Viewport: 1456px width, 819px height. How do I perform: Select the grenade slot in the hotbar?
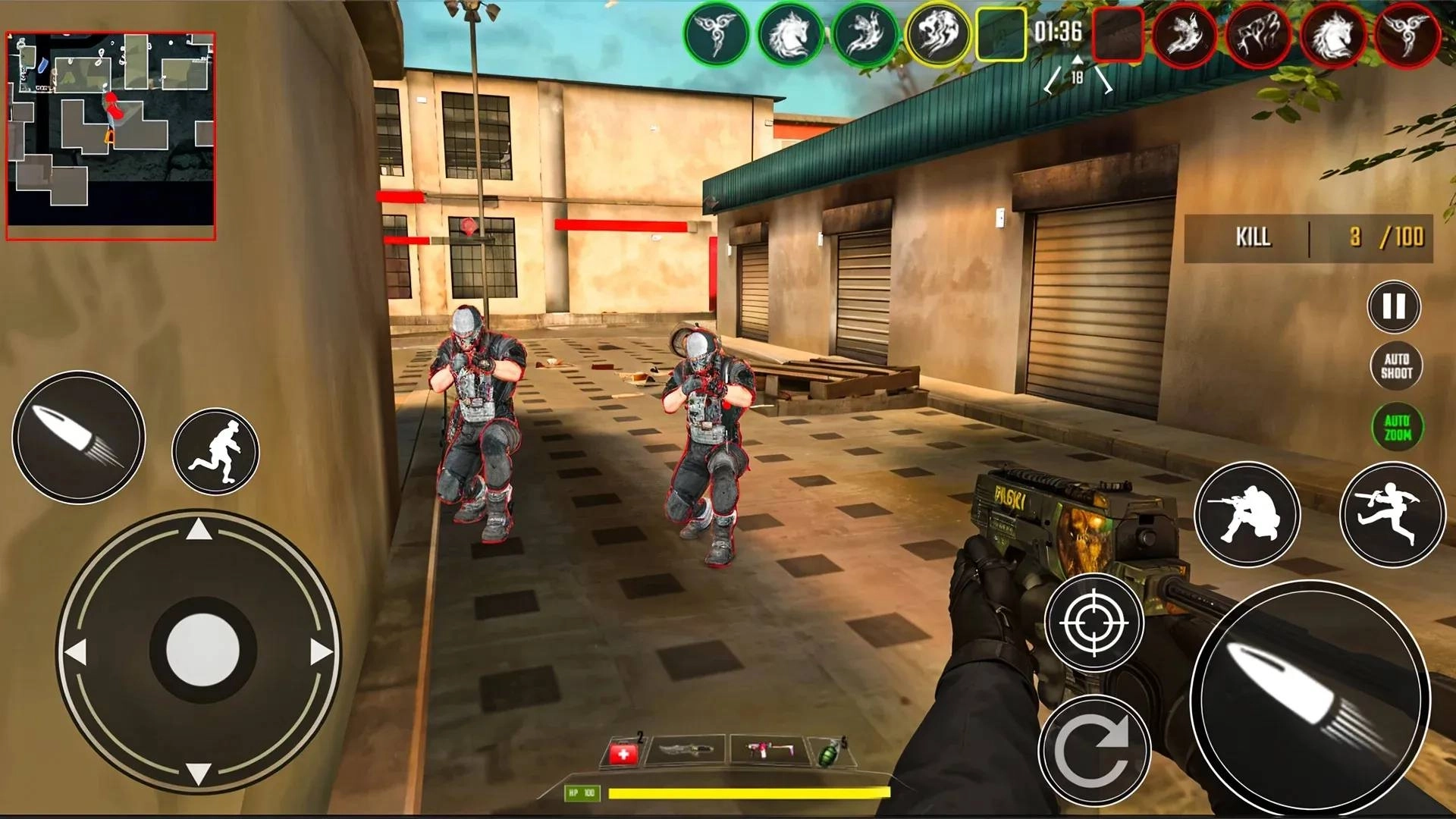tap(828, 753)
